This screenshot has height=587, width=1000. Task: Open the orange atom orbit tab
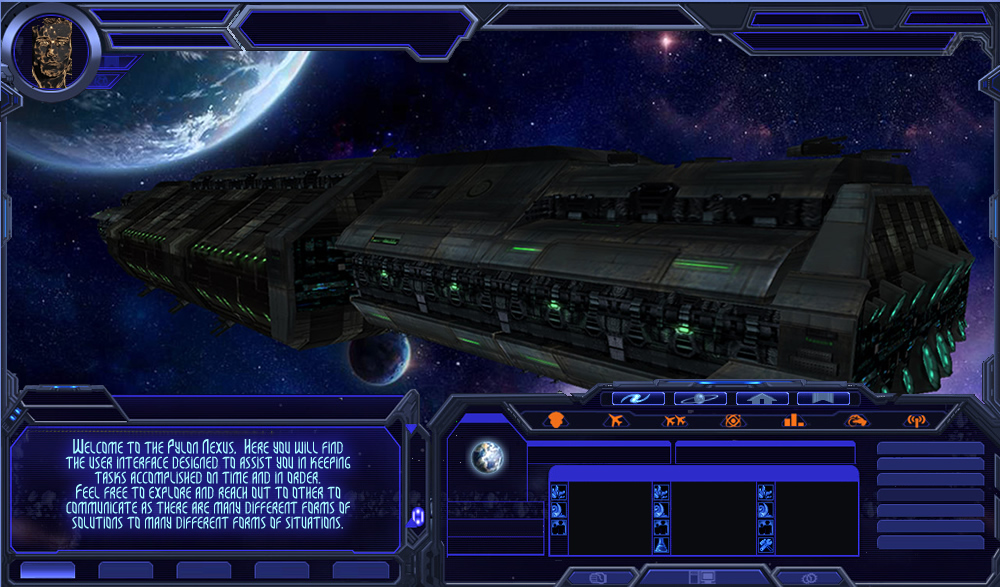point(733,421)
